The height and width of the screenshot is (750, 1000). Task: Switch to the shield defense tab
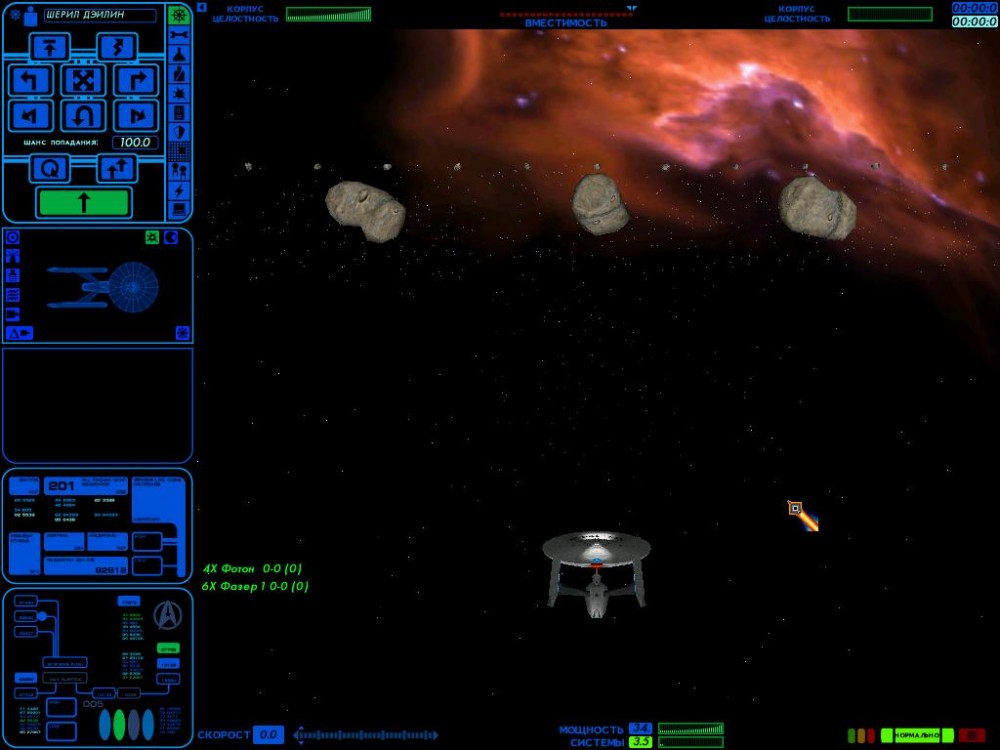coord(179,131)
